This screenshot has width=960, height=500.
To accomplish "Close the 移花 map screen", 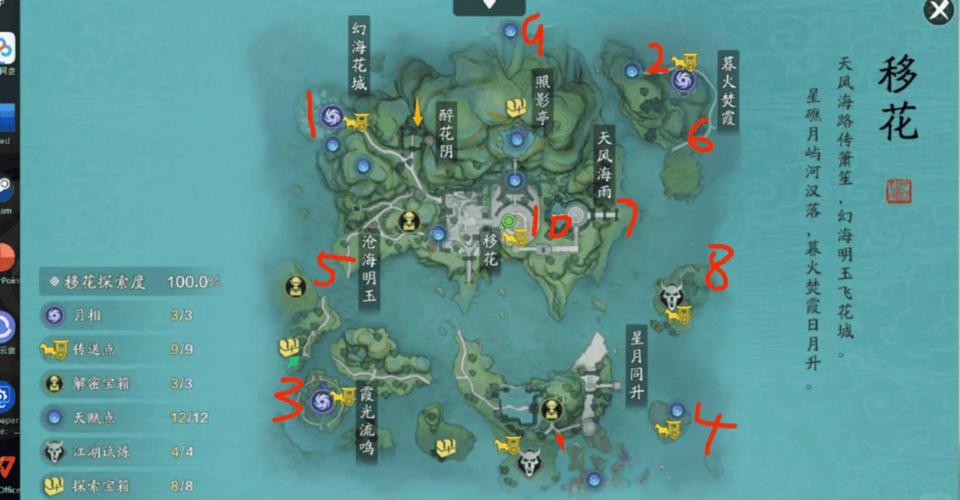I will point(938,11).
